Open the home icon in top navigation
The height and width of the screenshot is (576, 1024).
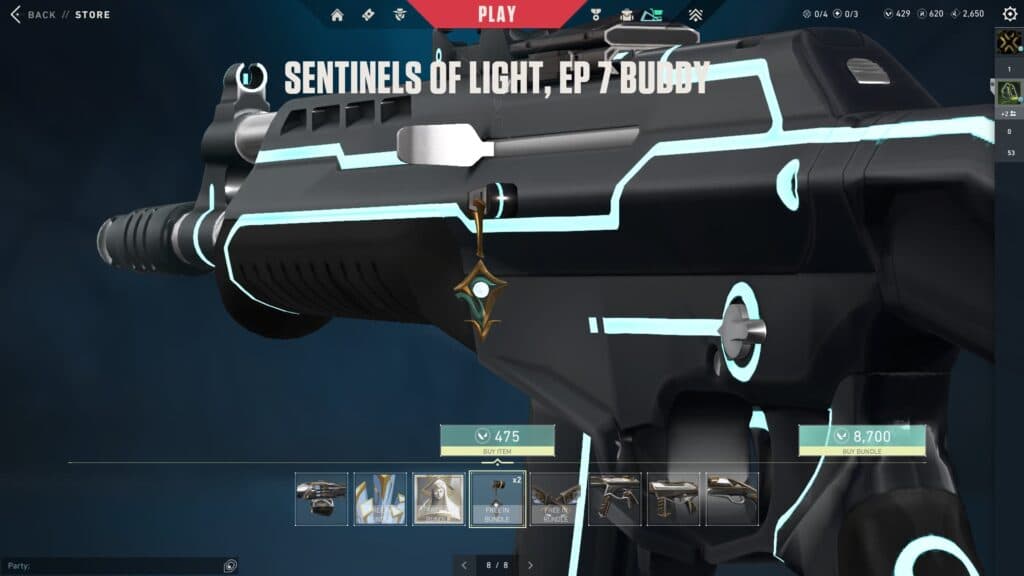337,15
